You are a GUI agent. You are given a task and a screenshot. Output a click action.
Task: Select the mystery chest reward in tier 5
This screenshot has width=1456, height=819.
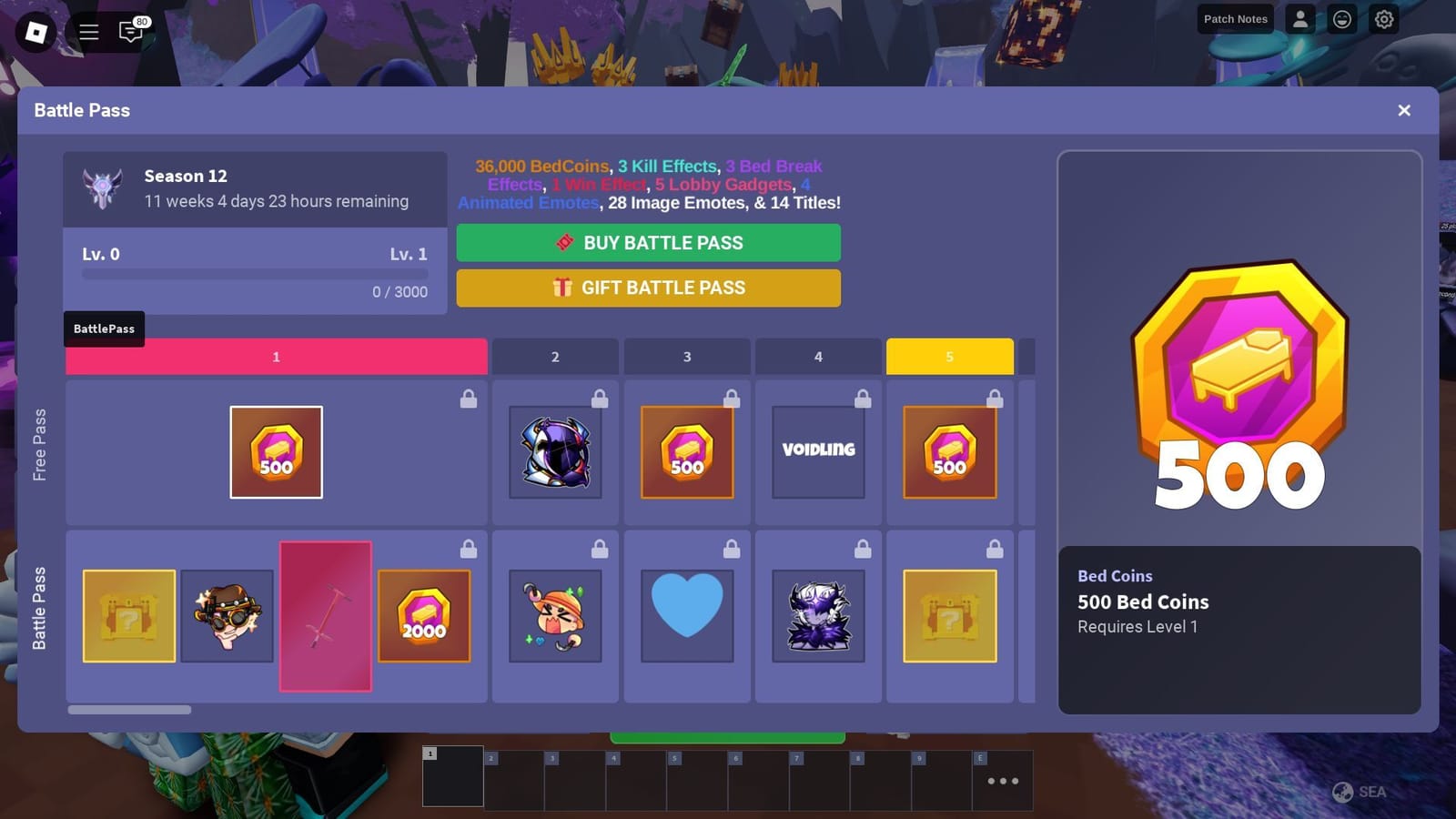coord(949,615)
